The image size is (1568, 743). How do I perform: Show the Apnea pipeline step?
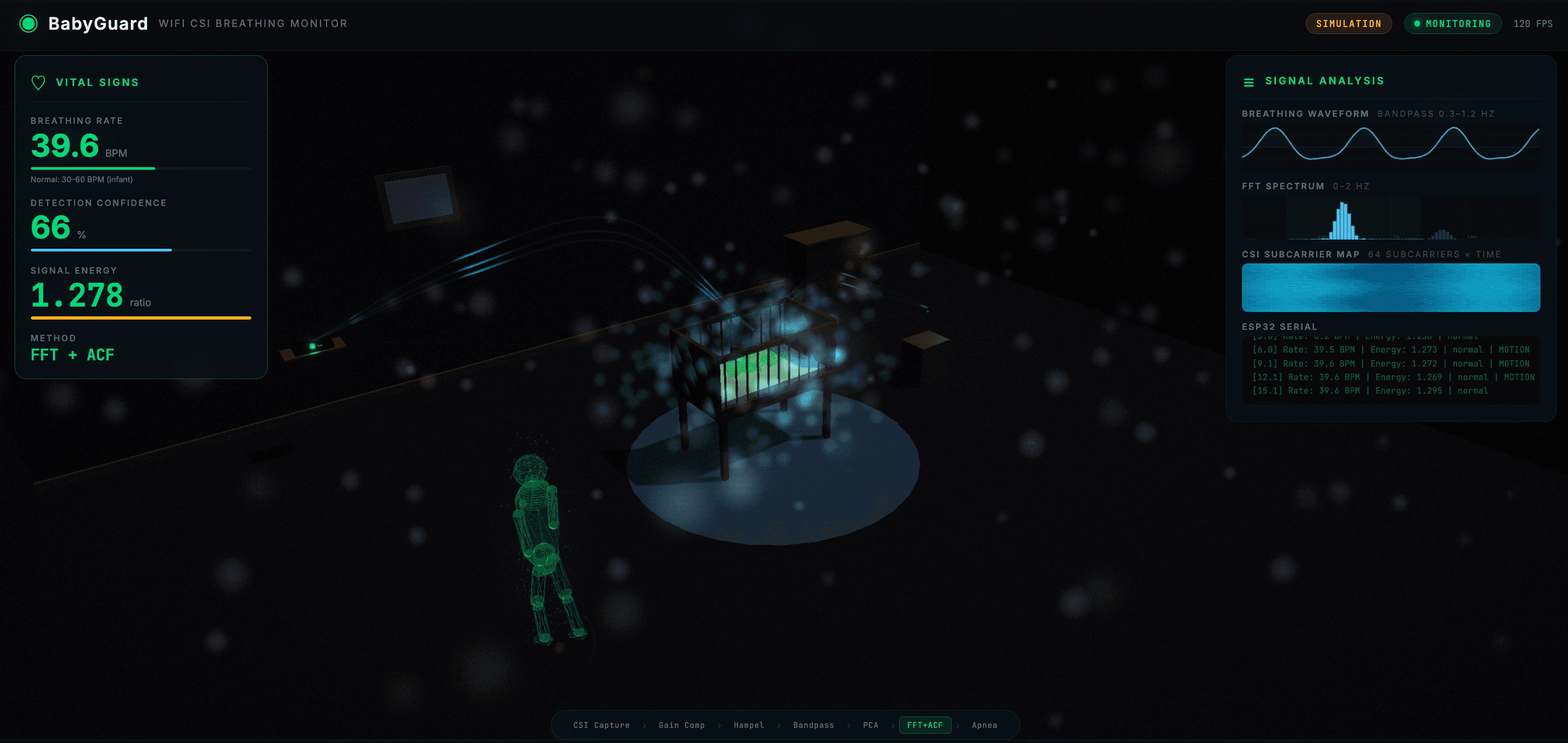coord(984,725)
